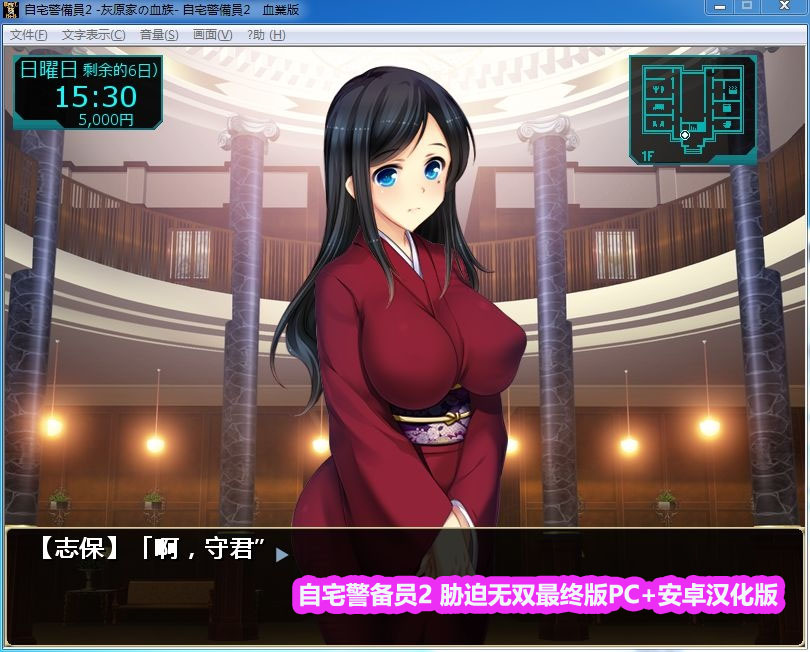
Task: Click the 1F floor minimap
Action: click(x=692, y=110)
